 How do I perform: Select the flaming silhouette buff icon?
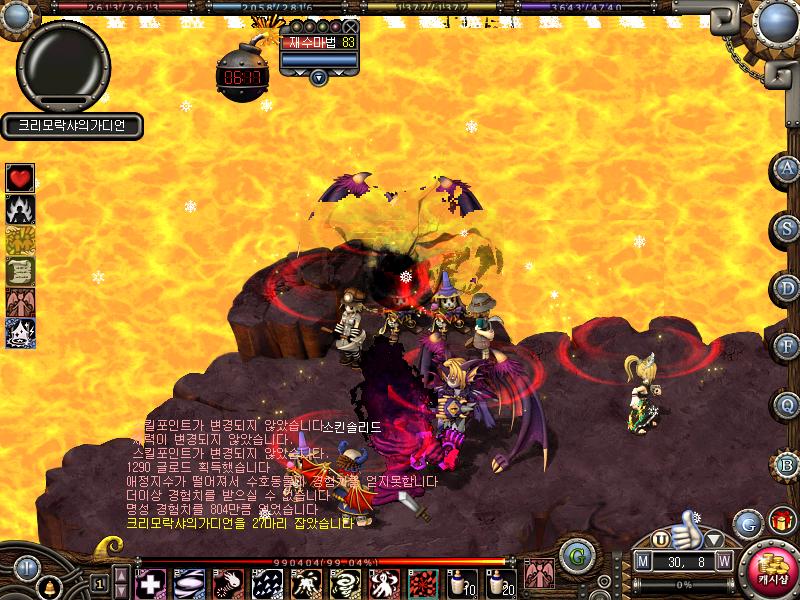tap(20, 209)
